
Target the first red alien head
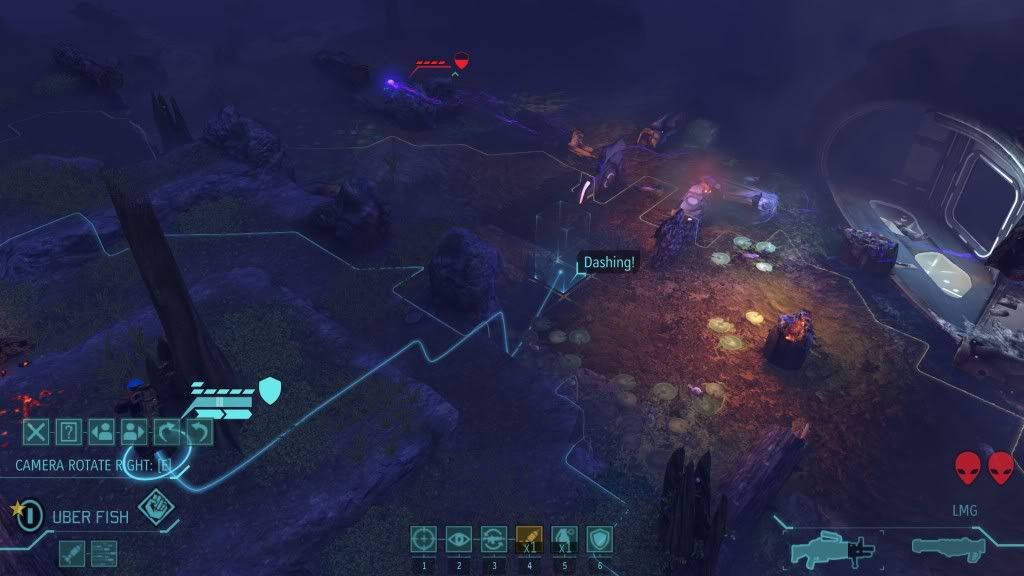tap(967, 467)
